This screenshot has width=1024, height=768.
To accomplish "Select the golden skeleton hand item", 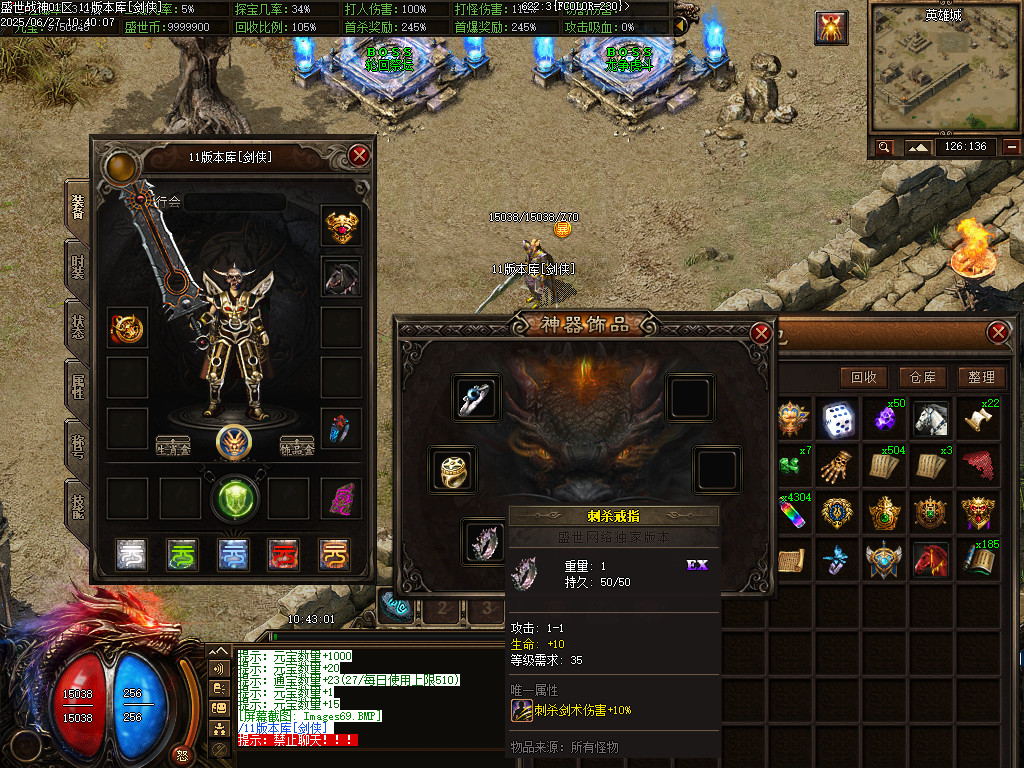I will coord(839,465).
